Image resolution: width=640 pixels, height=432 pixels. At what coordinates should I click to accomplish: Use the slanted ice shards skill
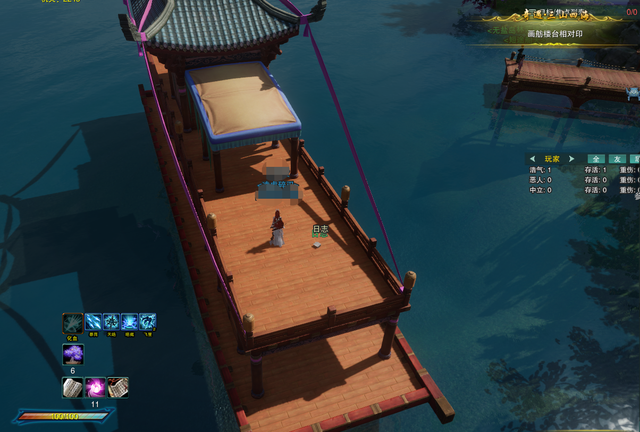[x=93, y=322]
